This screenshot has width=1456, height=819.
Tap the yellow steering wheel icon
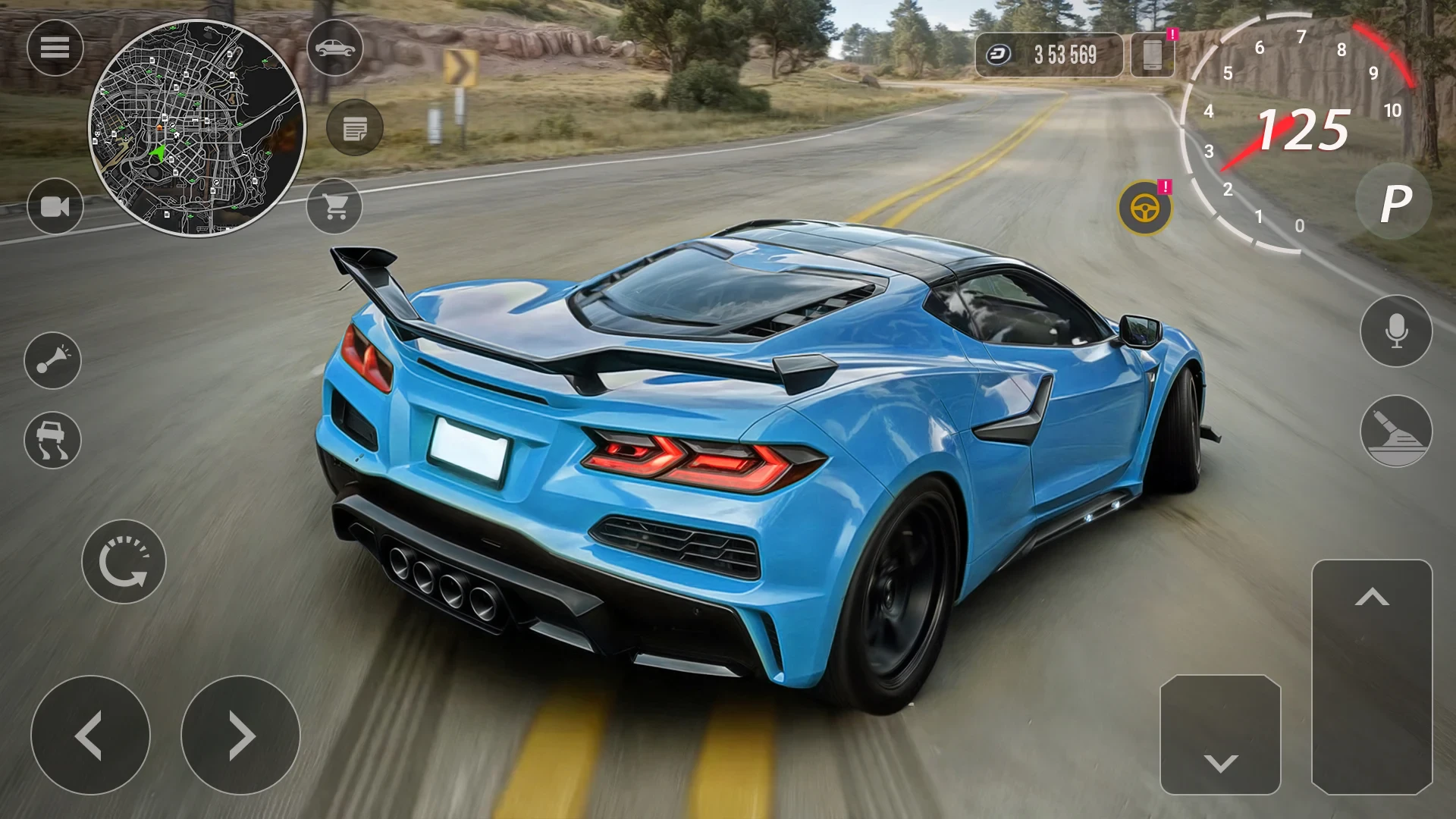[x=1145, y=208]
